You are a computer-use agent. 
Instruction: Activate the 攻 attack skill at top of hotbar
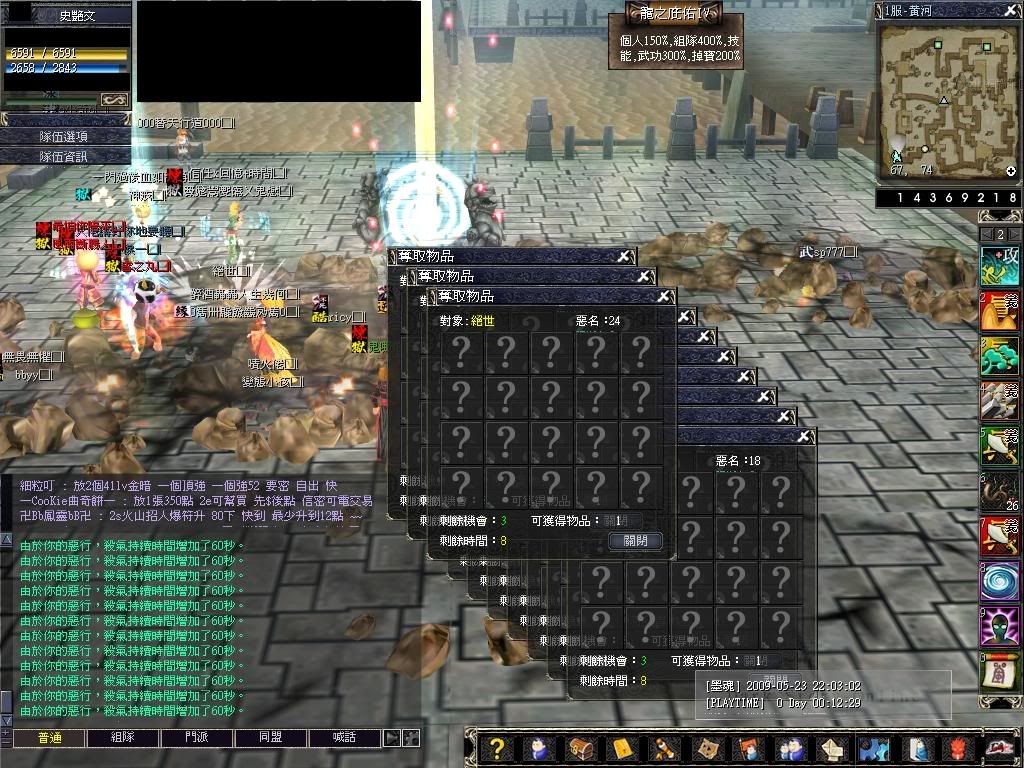click(999, 266)
